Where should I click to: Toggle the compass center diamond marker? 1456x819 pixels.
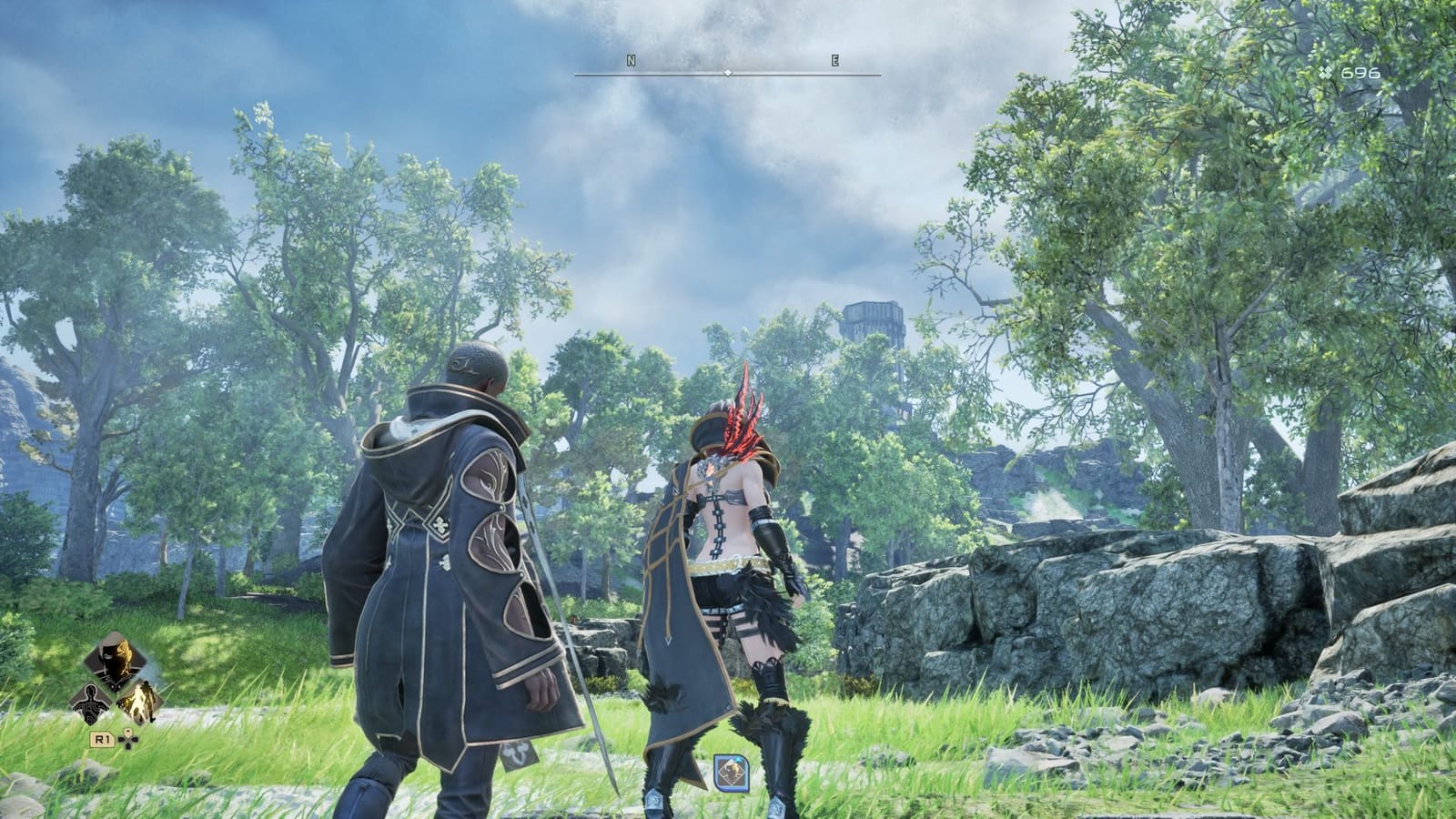[x=726, y=70]
